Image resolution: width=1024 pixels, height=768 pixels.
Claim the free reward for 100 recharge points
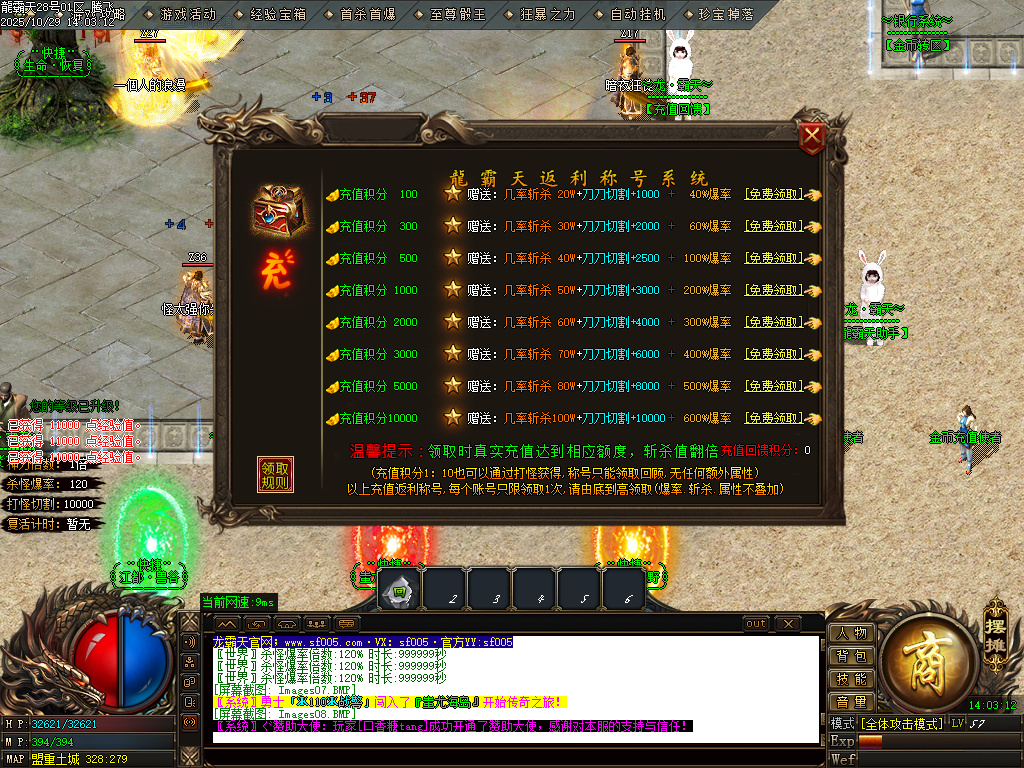(x=773, y=195)
